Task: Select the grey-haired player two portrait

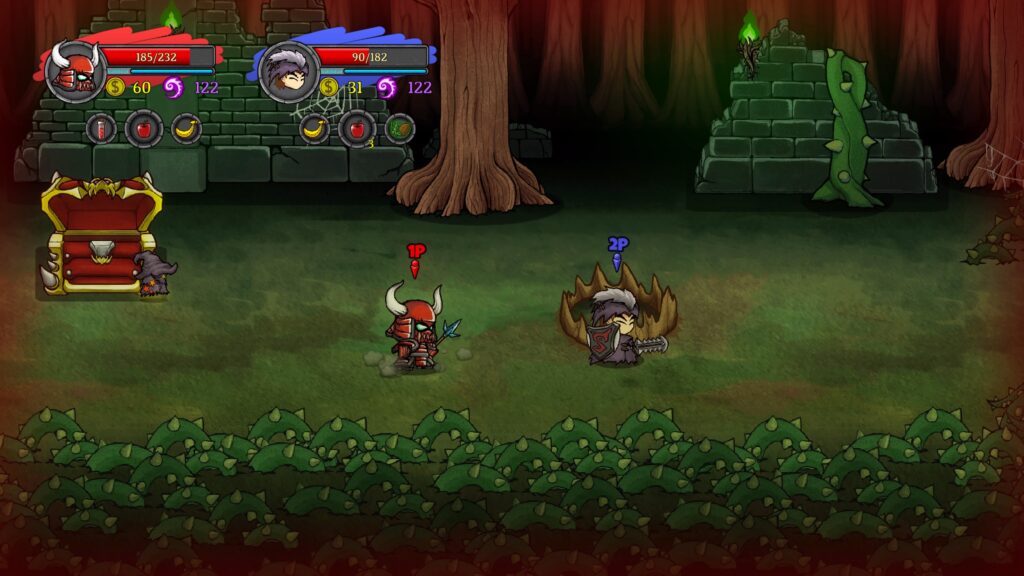Action: pos(289,71)
